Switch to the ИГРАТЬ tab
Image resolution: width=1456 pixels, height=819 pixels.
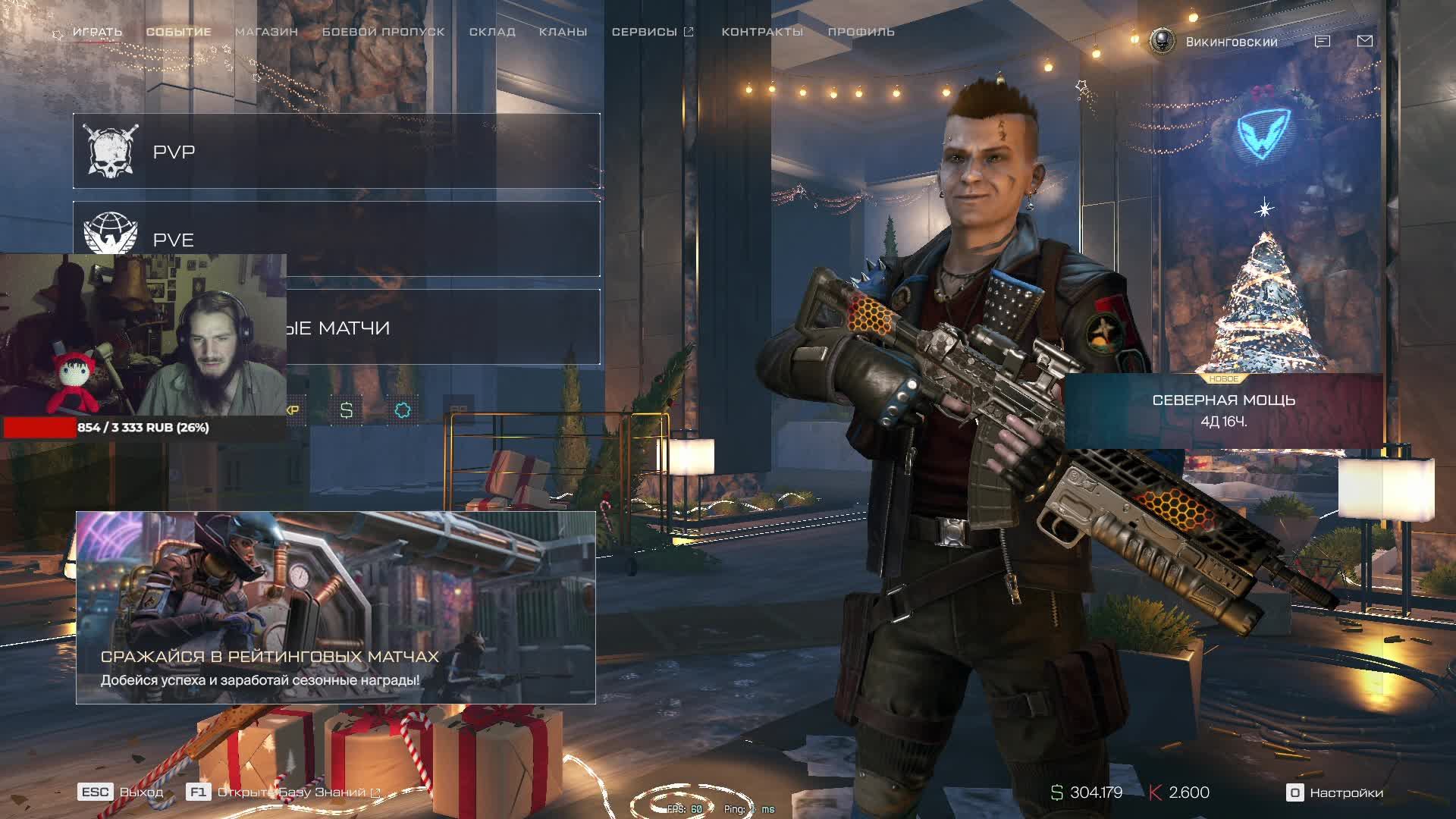coord(97,32)
